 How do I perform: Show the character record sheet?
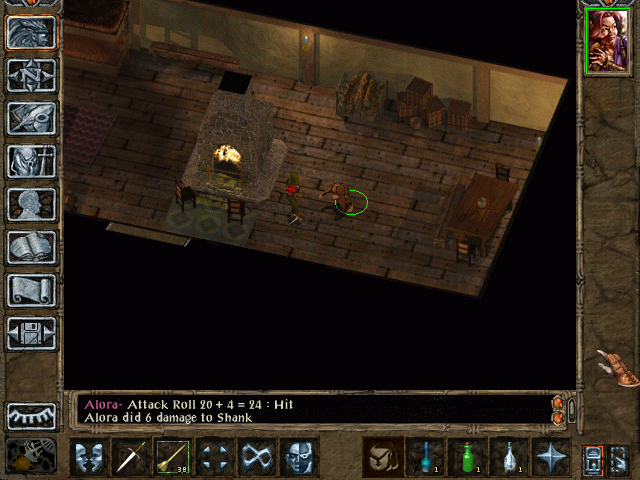32,204
